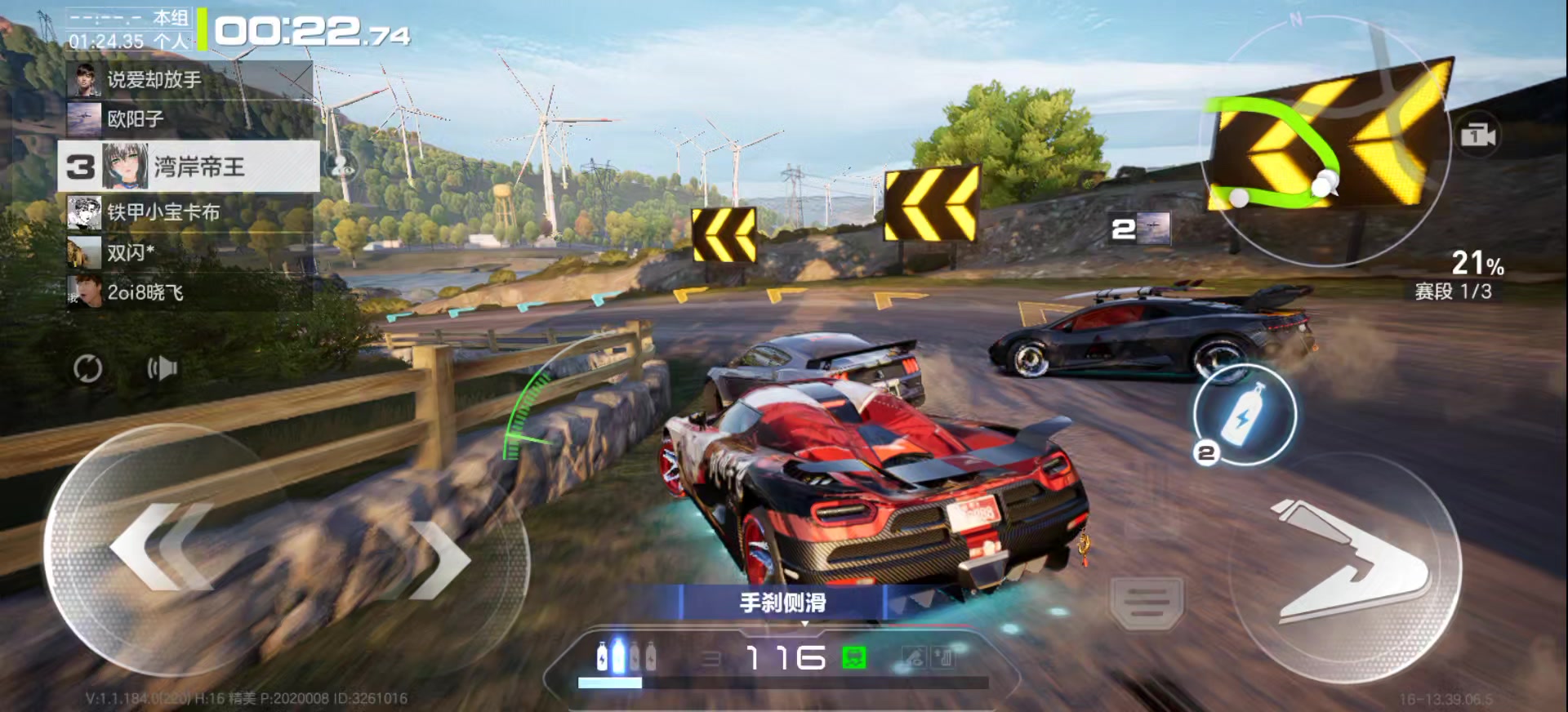Reset the car with the circular arrows icon
This screenshot has width=1568, height=712.
(88, 368)
